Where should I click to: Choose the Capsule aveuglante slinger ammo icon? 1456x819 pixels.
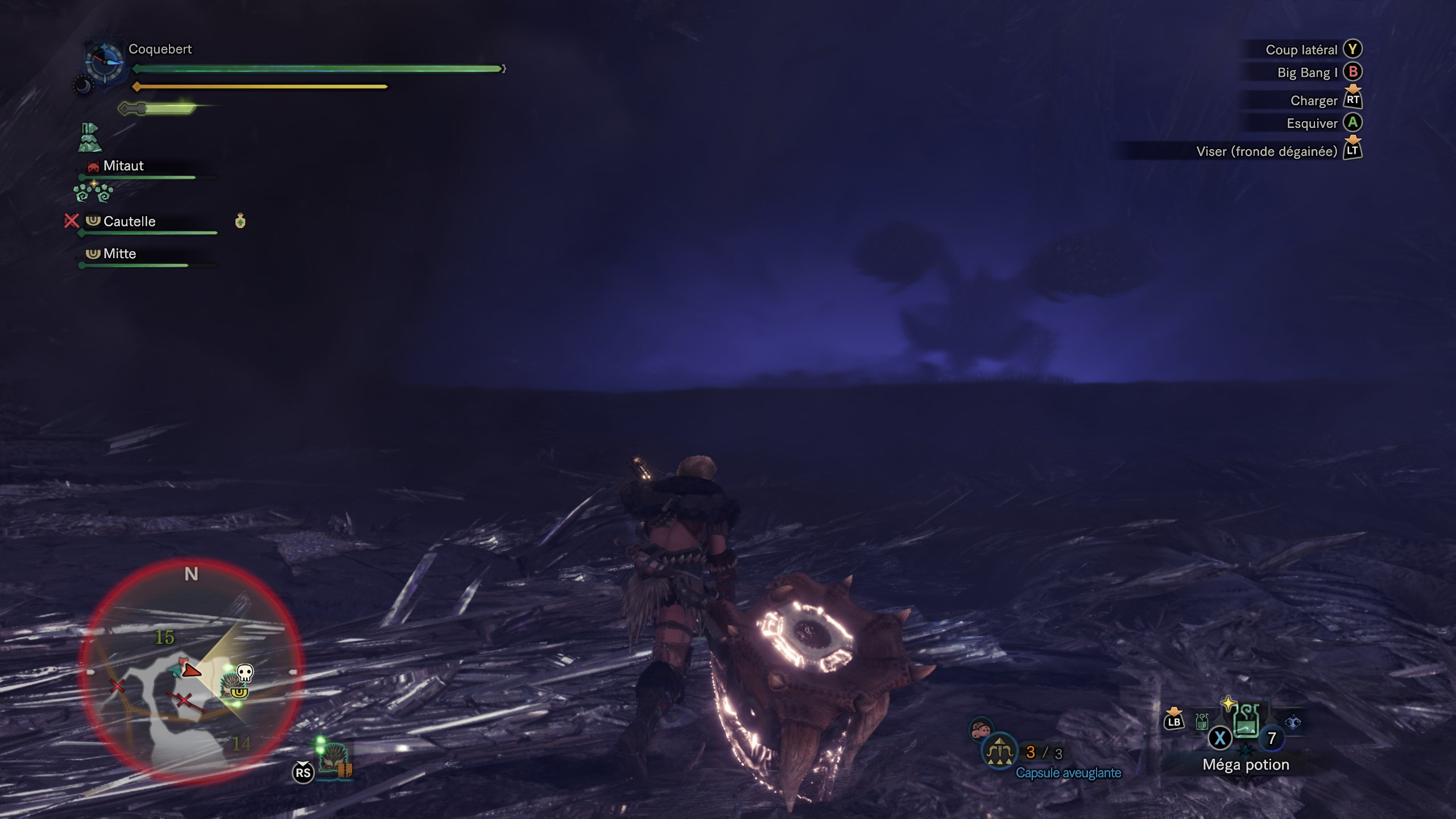(x=999, y=751)
